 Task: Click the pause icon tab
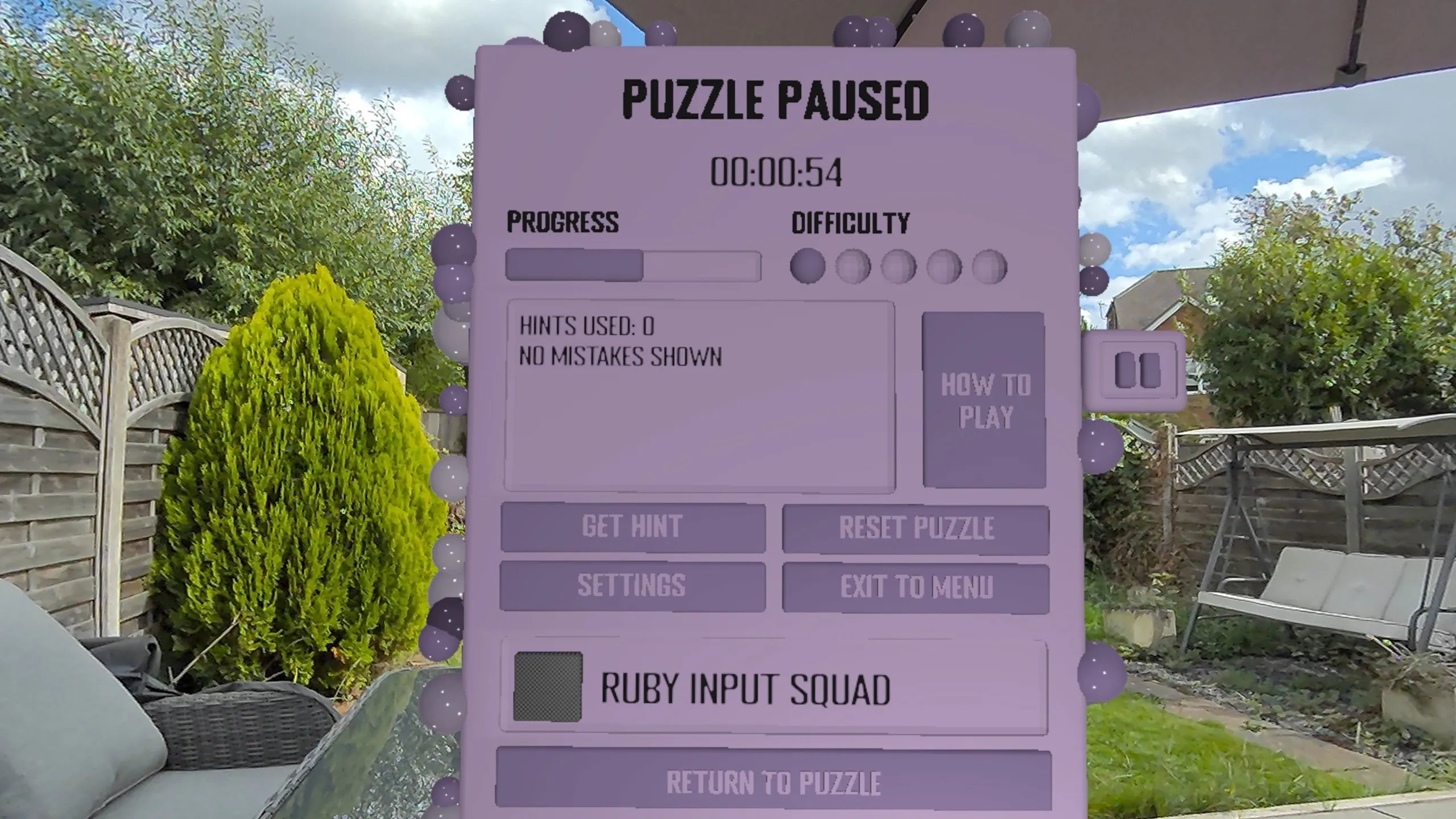[x=1137, y=370]
